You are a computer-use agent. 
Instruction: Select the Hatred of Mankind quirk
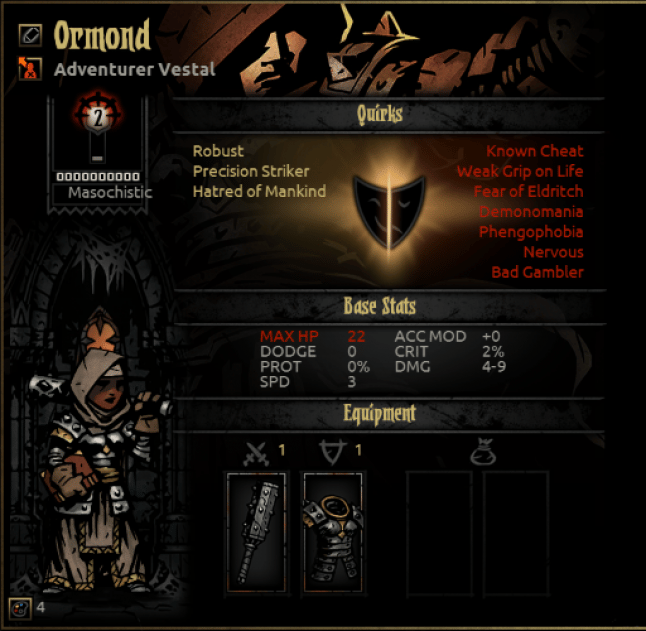pyautogui.click(x=259, y=191)
